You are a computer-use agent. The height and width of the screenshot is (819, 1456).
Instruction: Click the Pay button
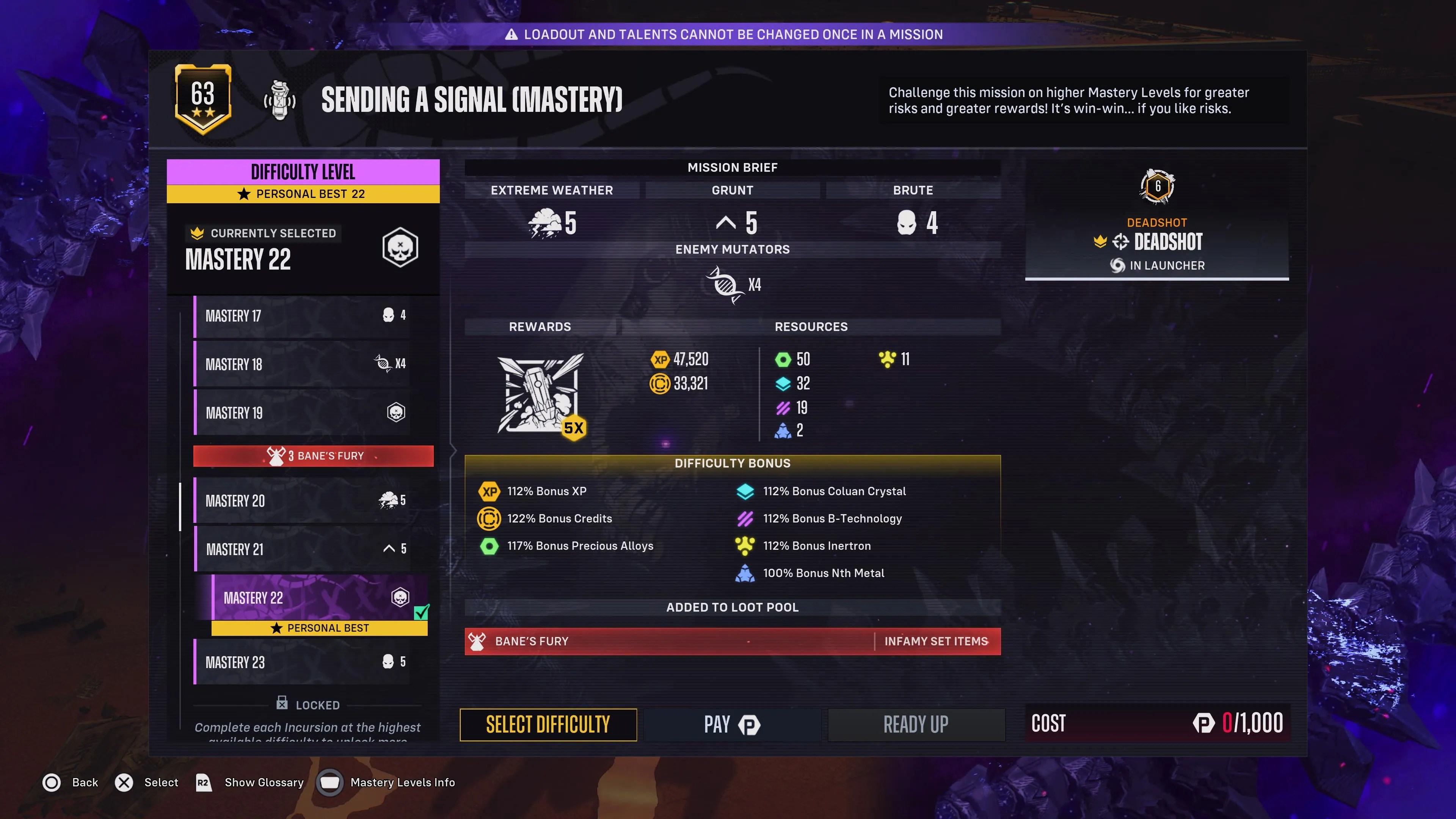pyautogui.click(x=731, y=724)
